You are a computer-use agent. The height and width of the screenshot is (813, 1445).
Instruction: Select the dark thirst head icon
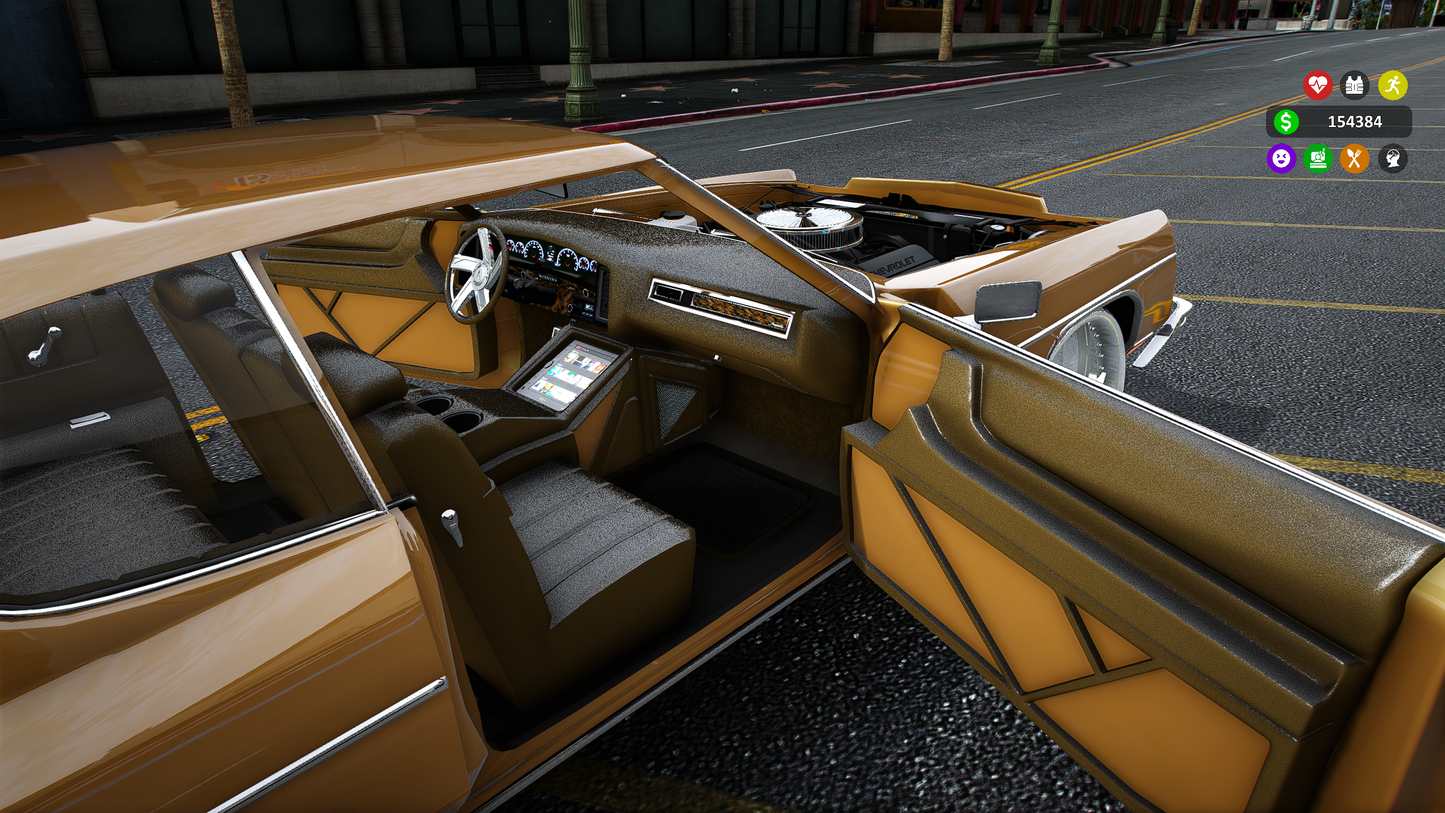(1392, 159)
